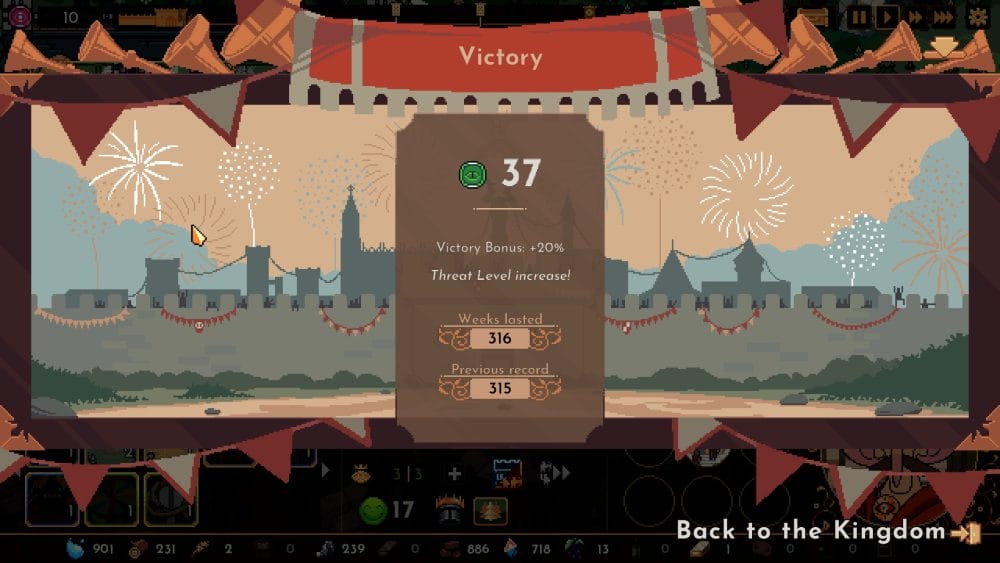Select triple fast-forward speed
1000x563 pixels.
tap(943, 17)
